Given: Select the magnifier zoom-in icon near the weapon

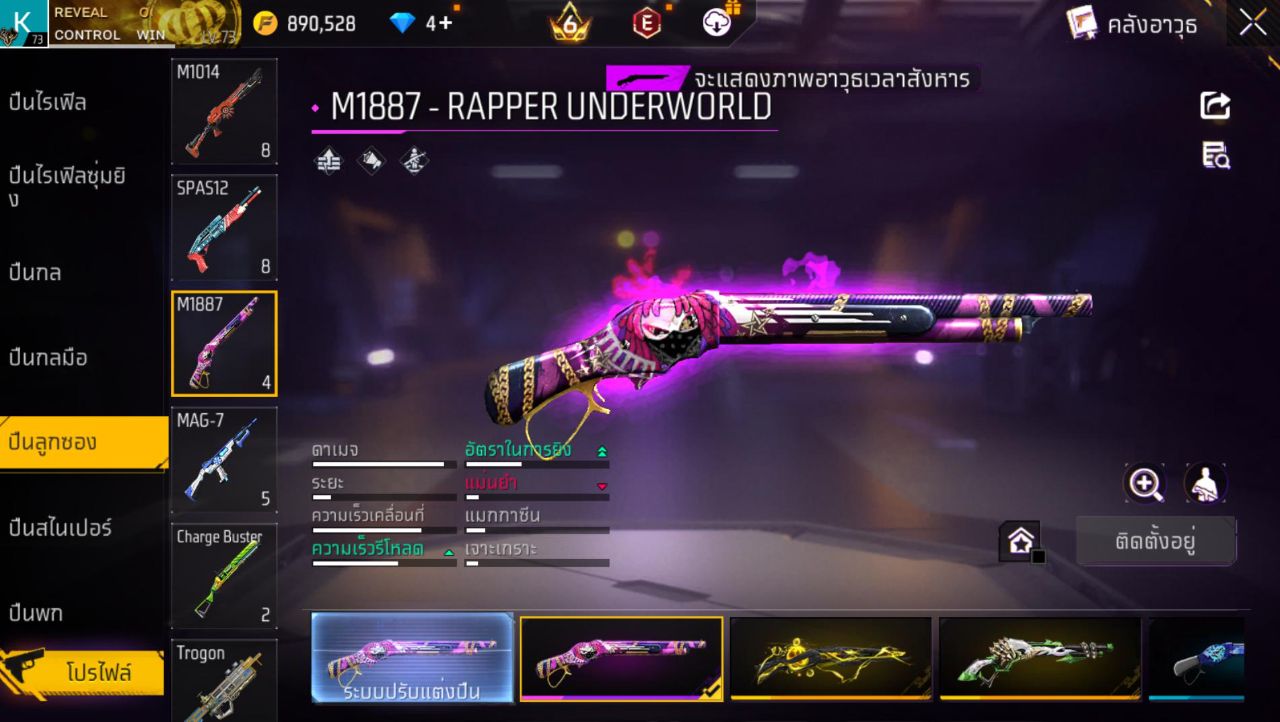Looking at the screenshot, I should tap(1146, 483).
